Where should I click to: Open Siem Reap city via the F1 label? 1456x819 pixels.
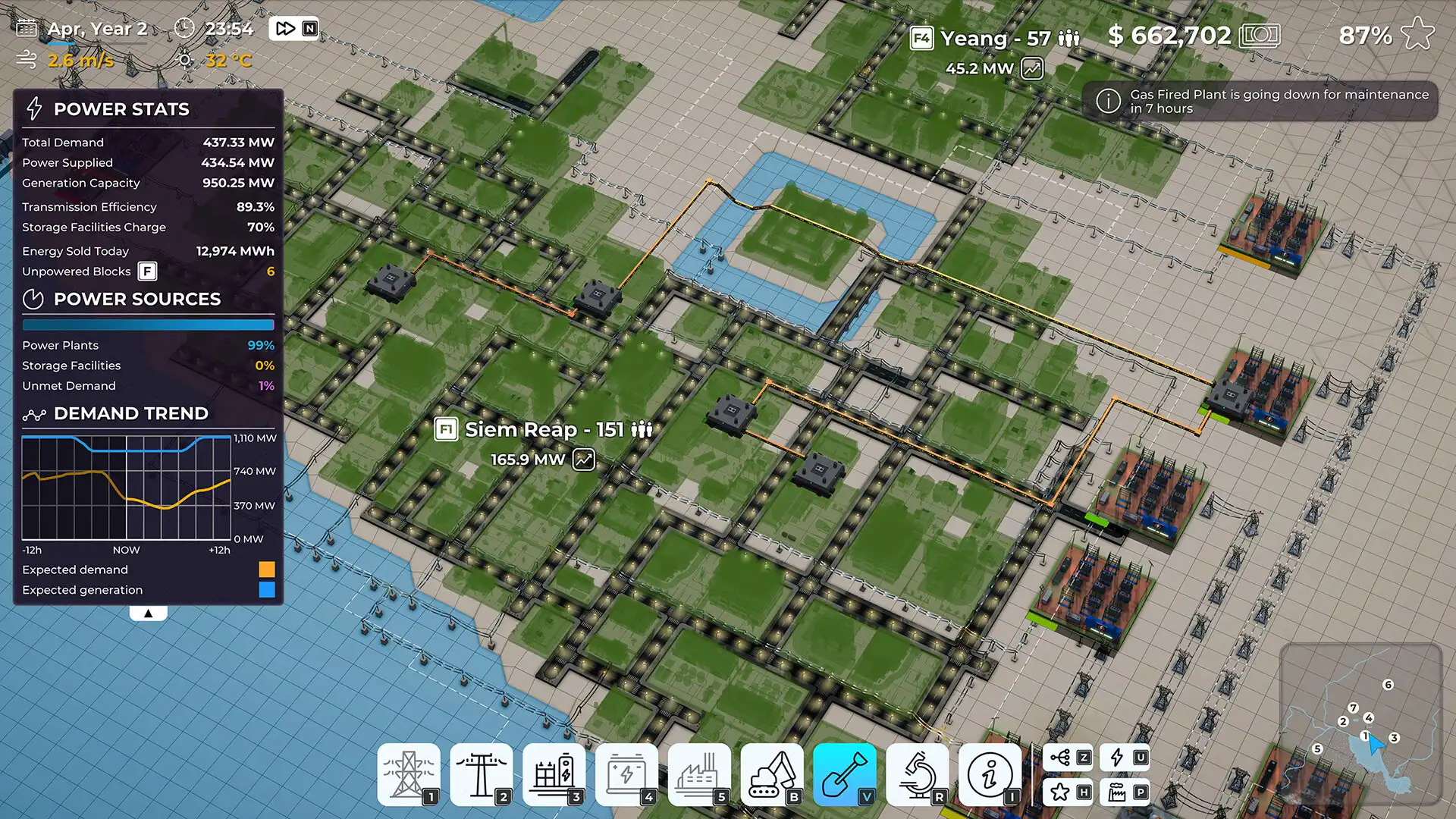point(446,429)
